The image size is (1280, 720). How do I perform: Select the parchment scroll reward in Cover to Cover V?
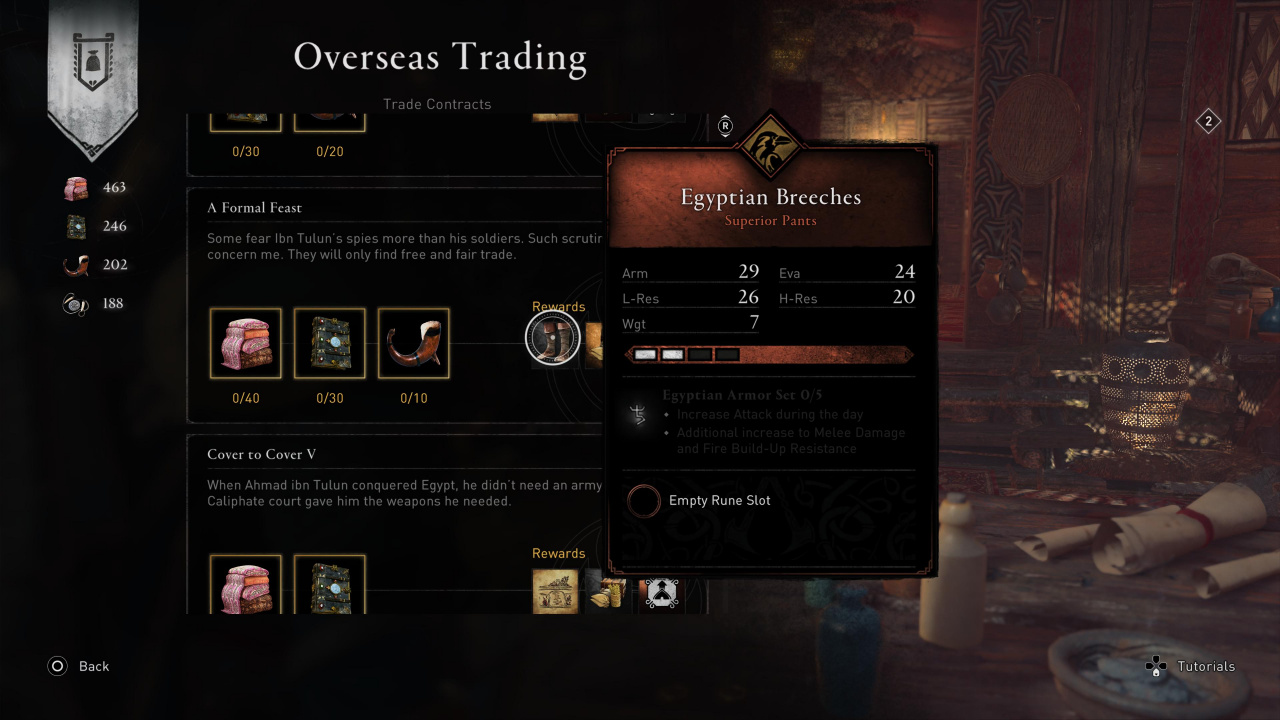555,591
